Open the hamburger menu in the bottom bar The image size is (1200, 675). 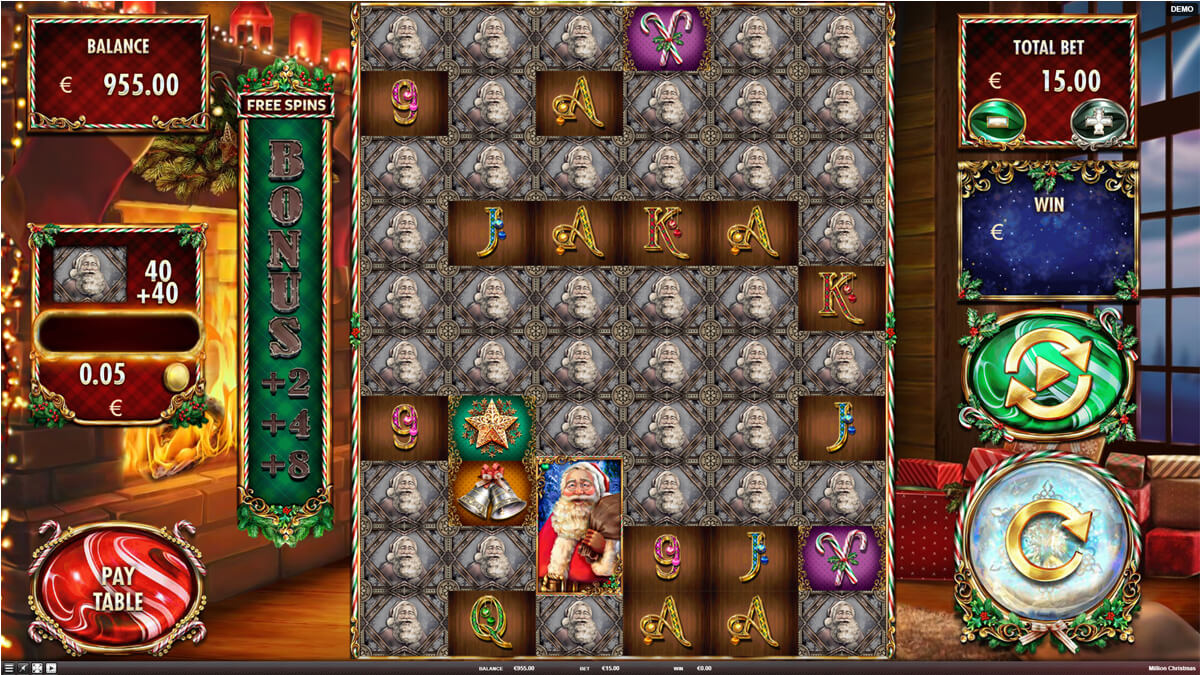[x=9, y=668]
